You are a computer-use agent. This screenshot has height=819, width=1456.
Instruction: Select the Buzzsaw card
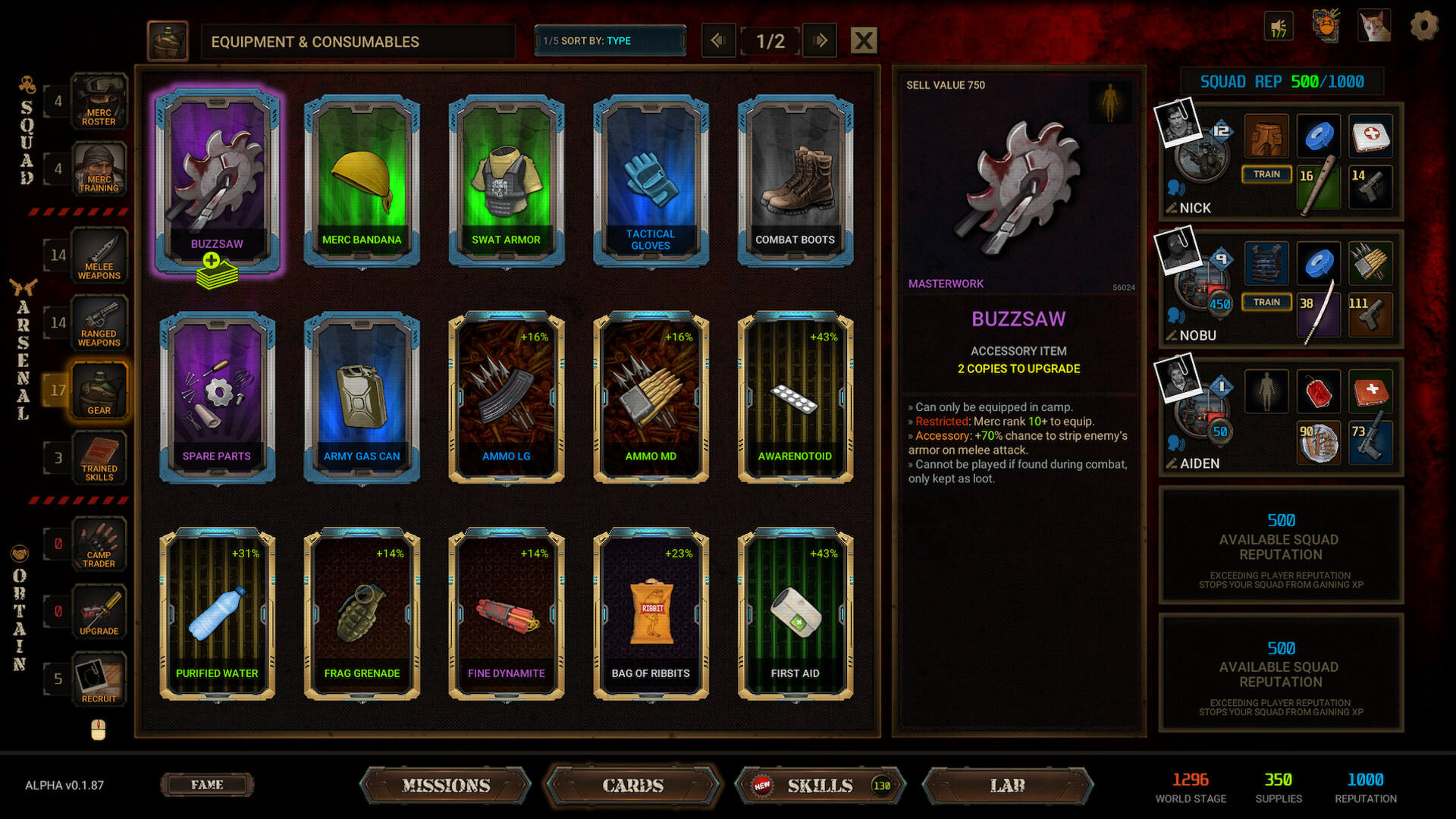[x=217, y=178]
